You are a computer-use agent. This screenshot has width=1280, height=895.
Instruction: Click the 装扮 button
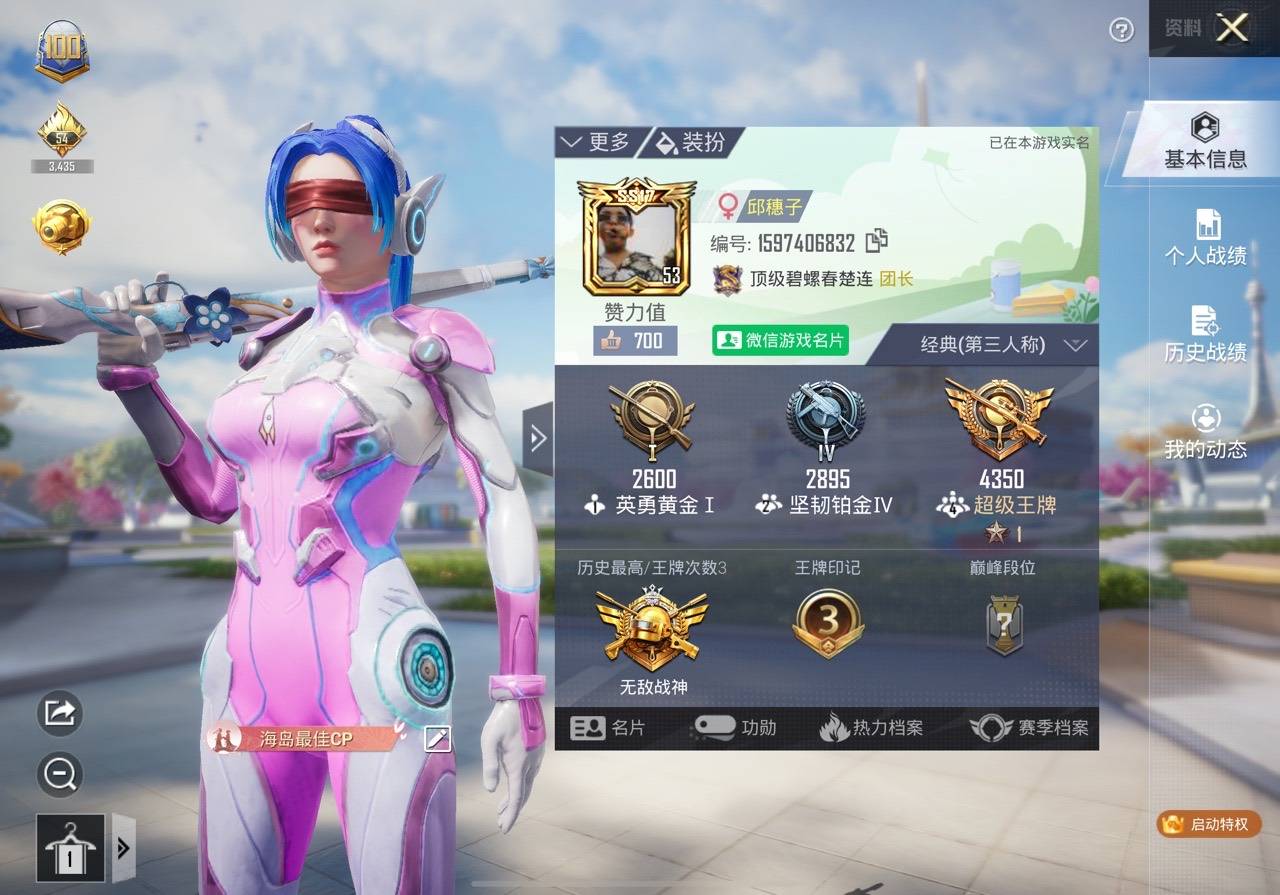[692, 142]
